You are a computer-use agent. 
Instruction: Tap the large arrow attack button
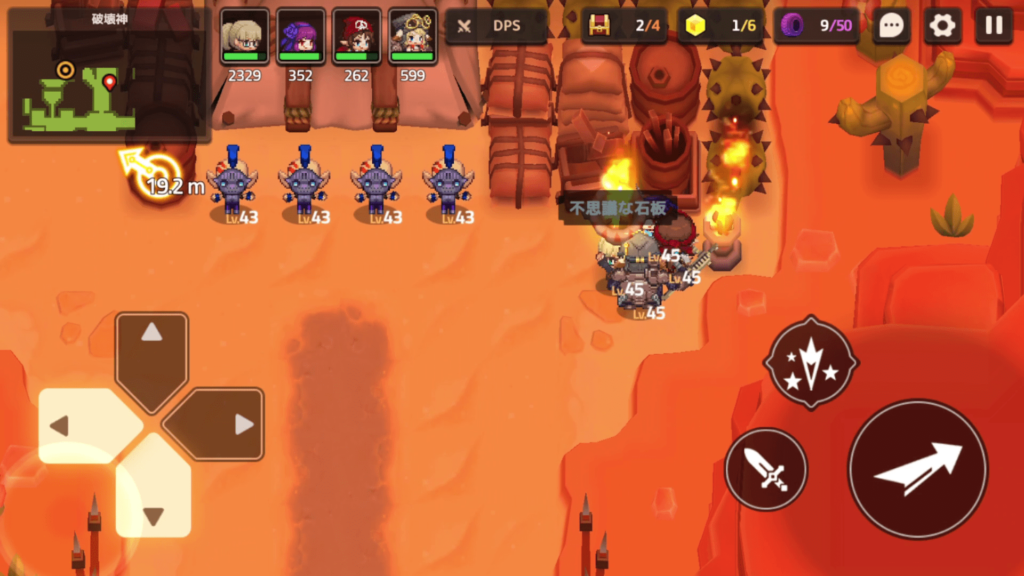click(917, 469)
